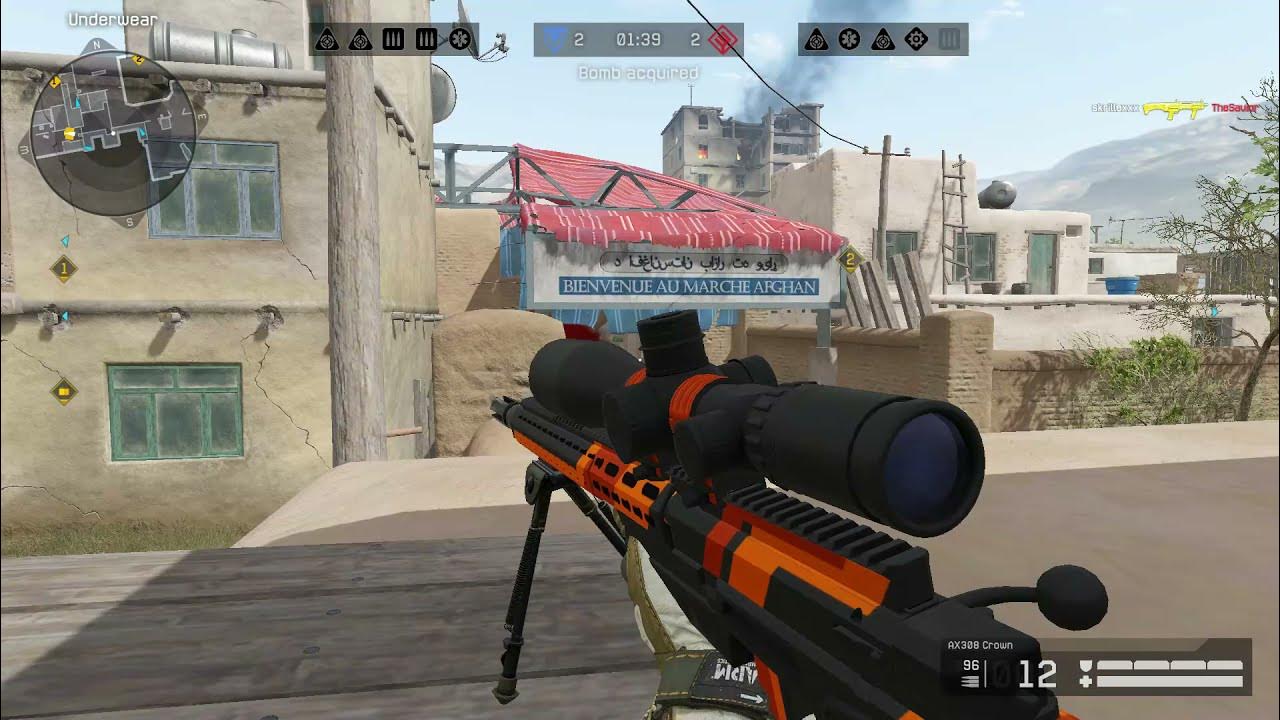Click the yellow bomb diamond marker

click(x=64, y=391)
